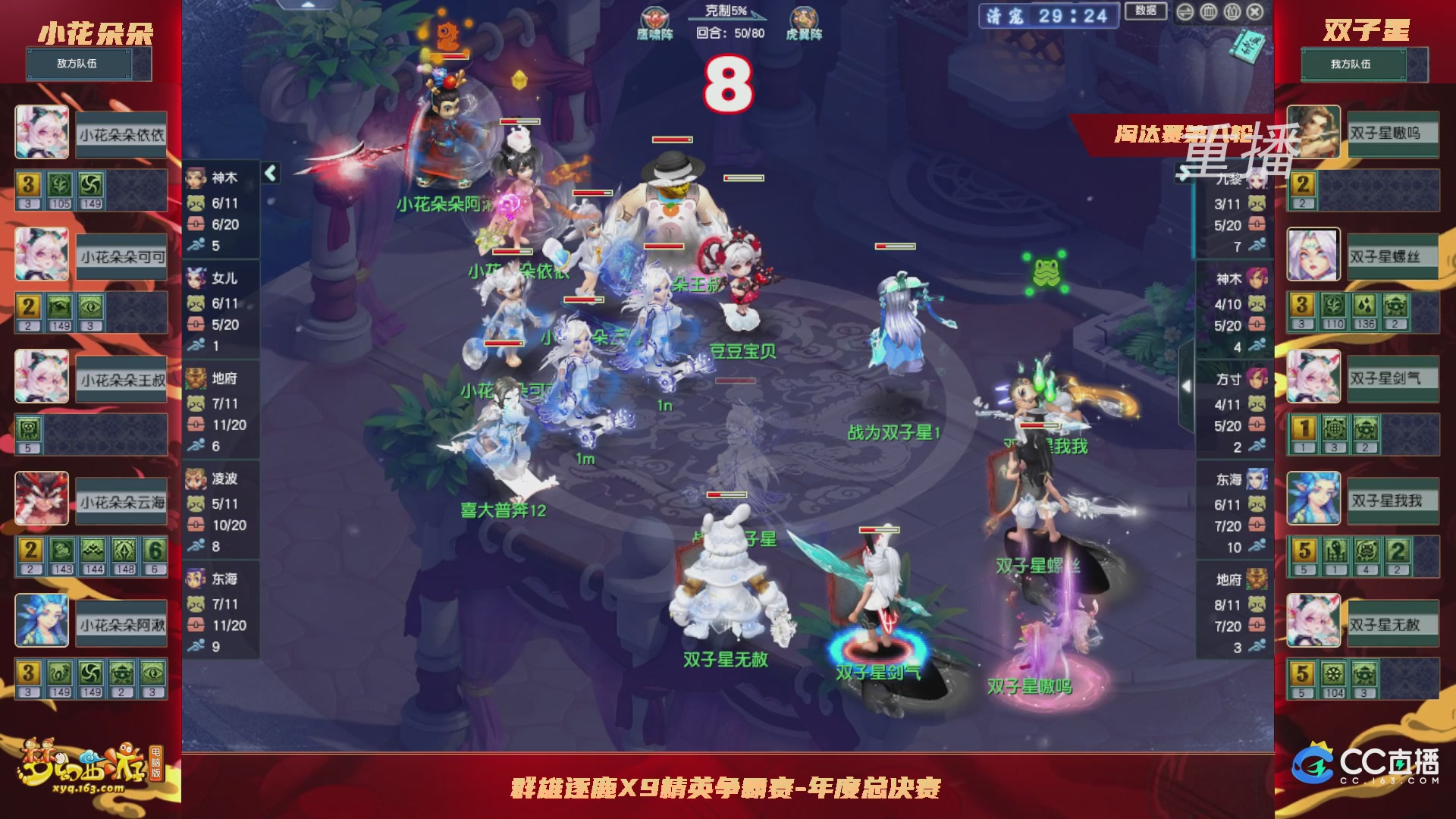Toggle the first buff icon under 小花朵朵依依
This screenshot has height=819, width=1456.
27,184
